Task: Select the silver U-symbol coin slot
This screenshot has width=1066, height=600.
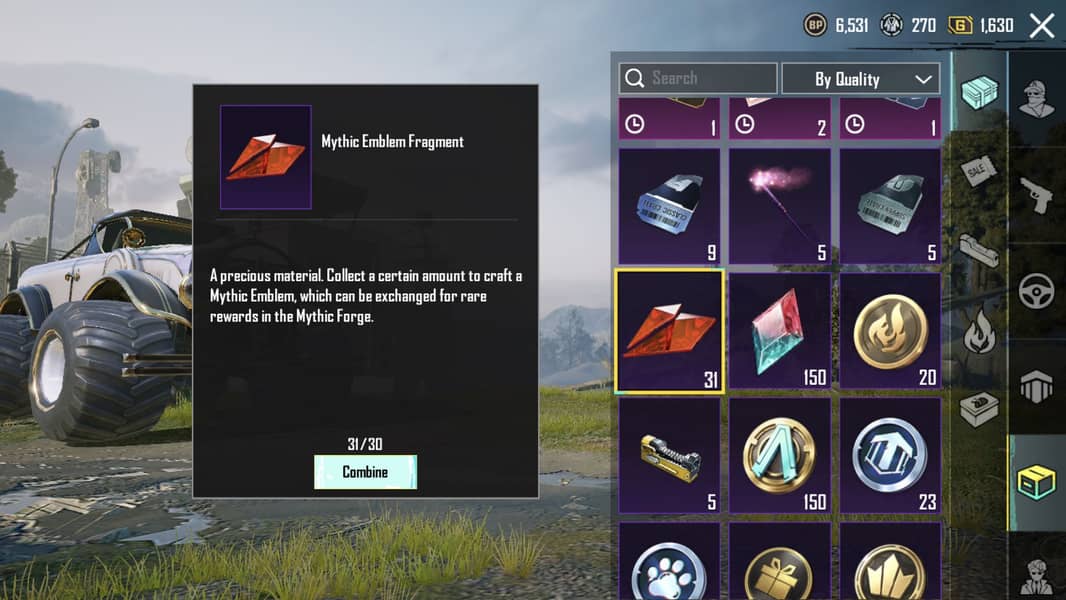Action: coord(890,456)
